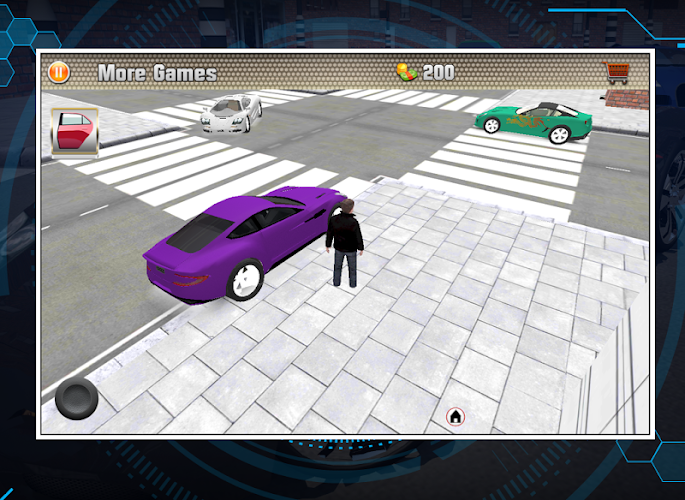Viewport: 685px width, 500px height.
Task: Select the small home icon
Action: click(455, 415)
